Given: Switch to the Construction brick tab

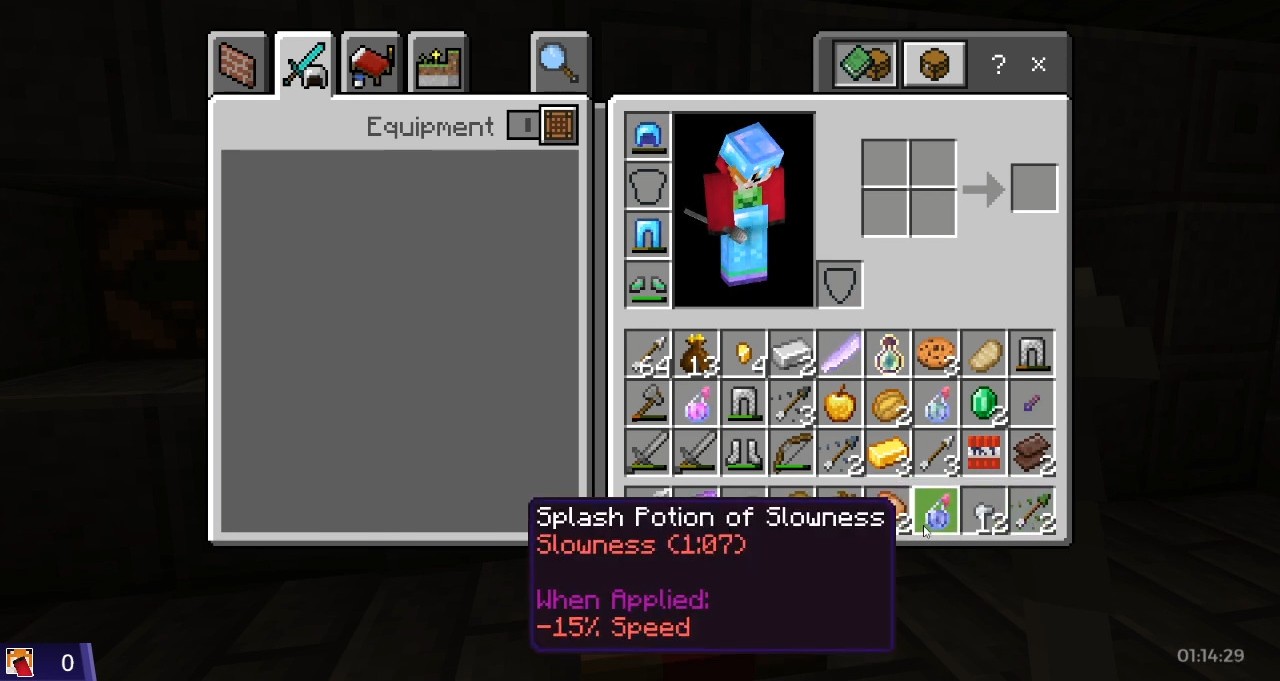Looking at the screenshot, I should click(238, 66).
